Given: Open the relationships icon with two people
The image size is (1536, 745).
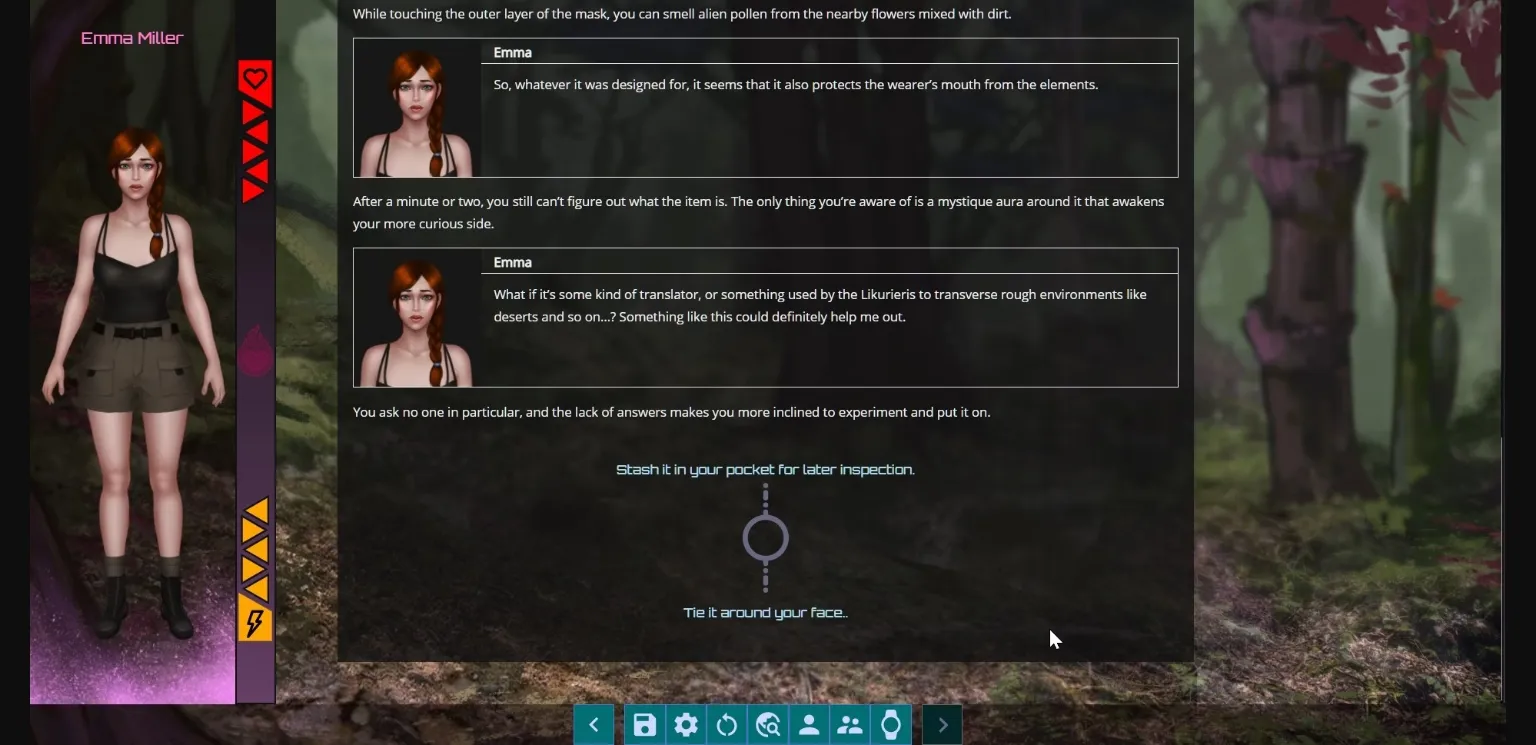Looking at the screenshot, I should 849,724.
